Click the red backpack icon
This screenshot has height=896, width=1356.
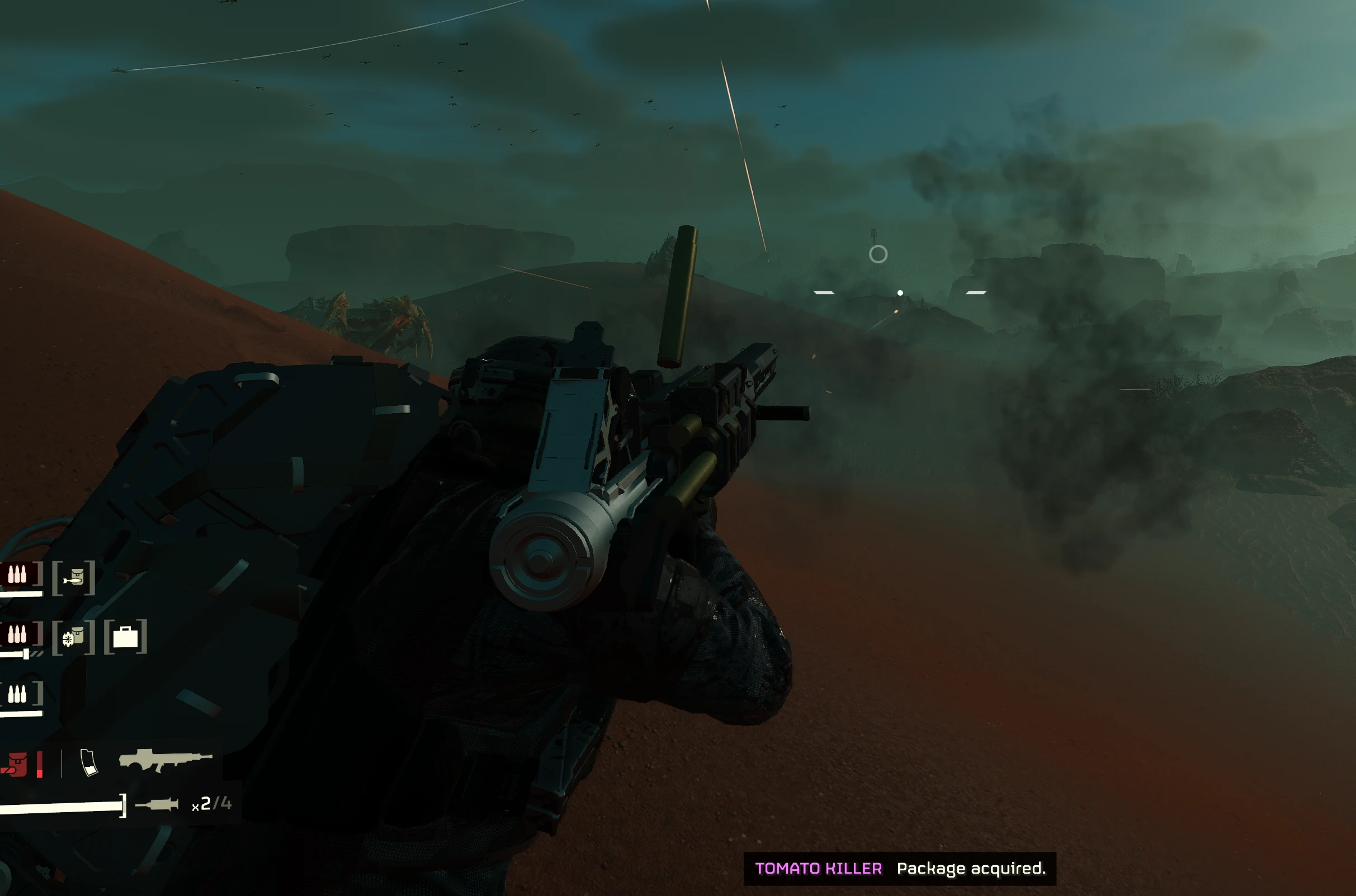15,765
